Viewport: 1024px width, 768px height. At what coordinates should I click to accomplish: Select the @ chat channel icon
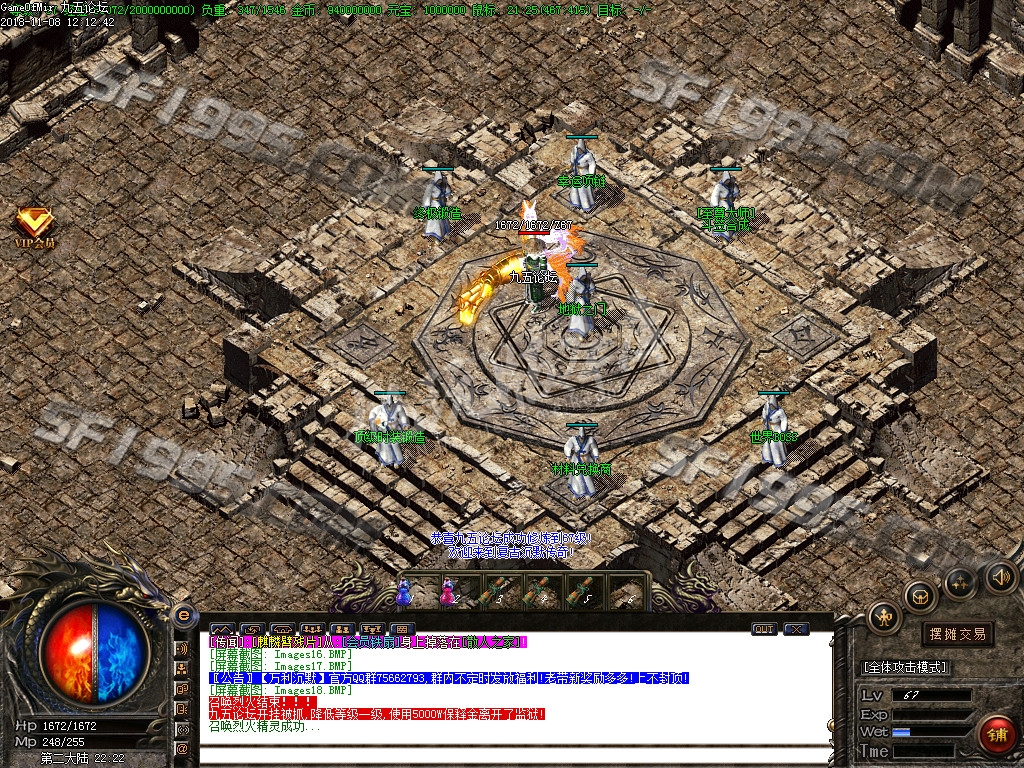(x=182, y=748)
